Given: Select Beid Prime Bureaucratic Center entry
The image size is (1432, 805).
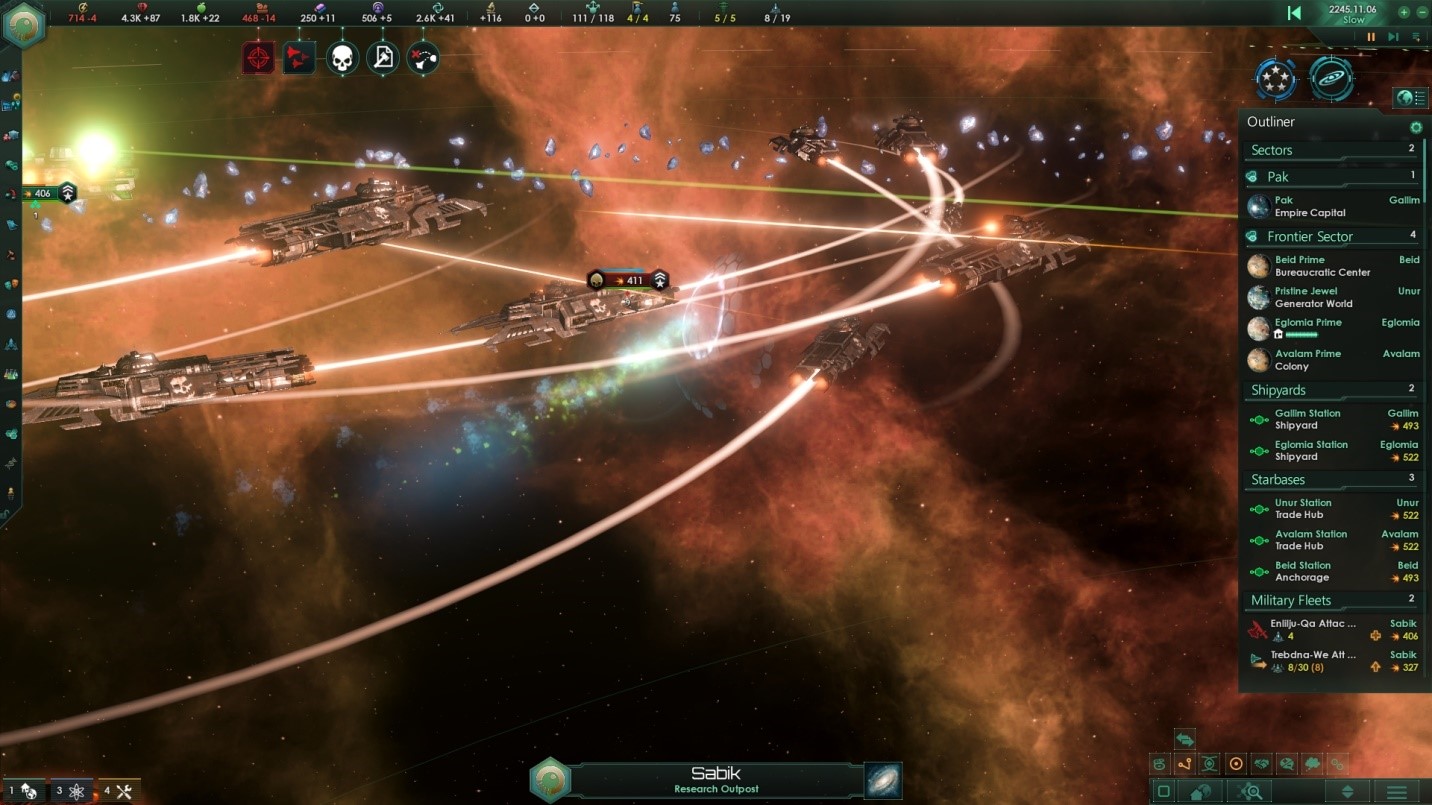Looking at the screenshot, I should [1310, 265].
